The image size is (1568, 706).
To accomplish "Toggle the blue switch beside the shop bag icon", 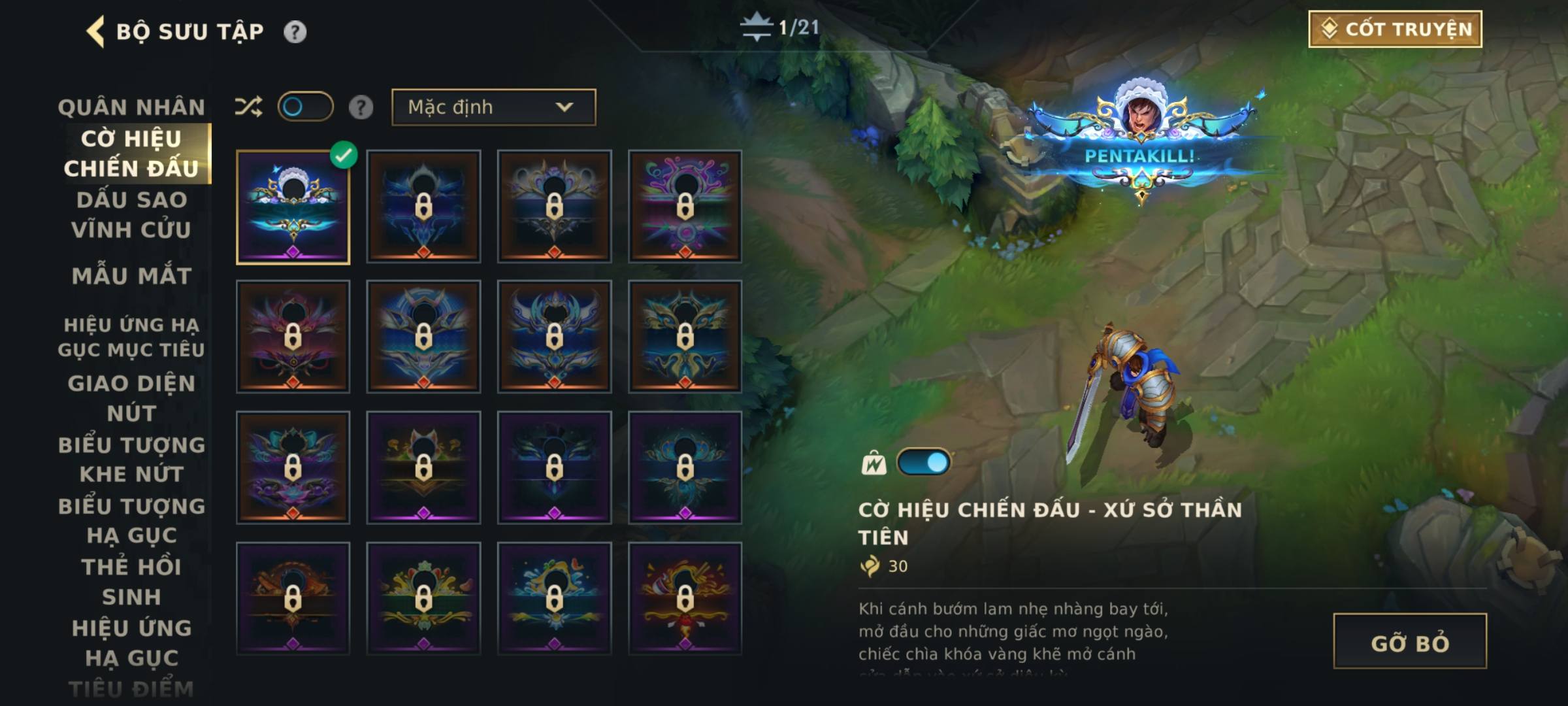I will pyautogui.click(x=924, y=463).
